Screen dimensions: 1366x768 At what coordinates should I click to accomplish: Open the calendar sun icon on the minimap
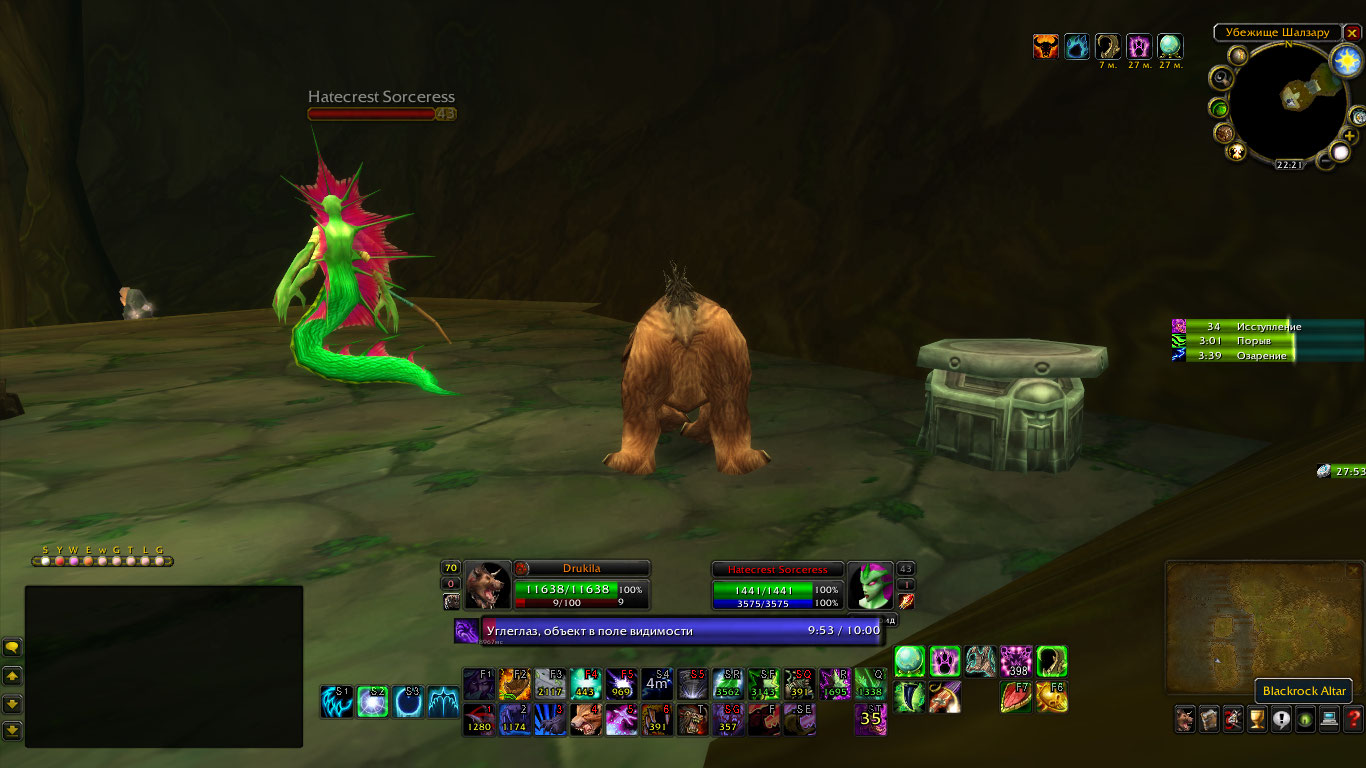click(1346, 60)
